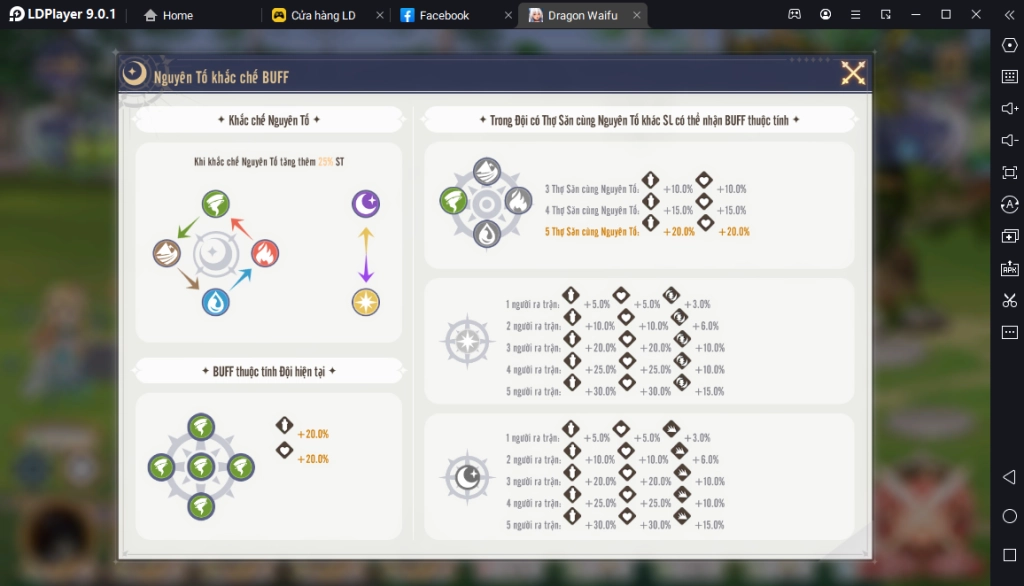Click the brown earth element icon

tap(167, 253)
